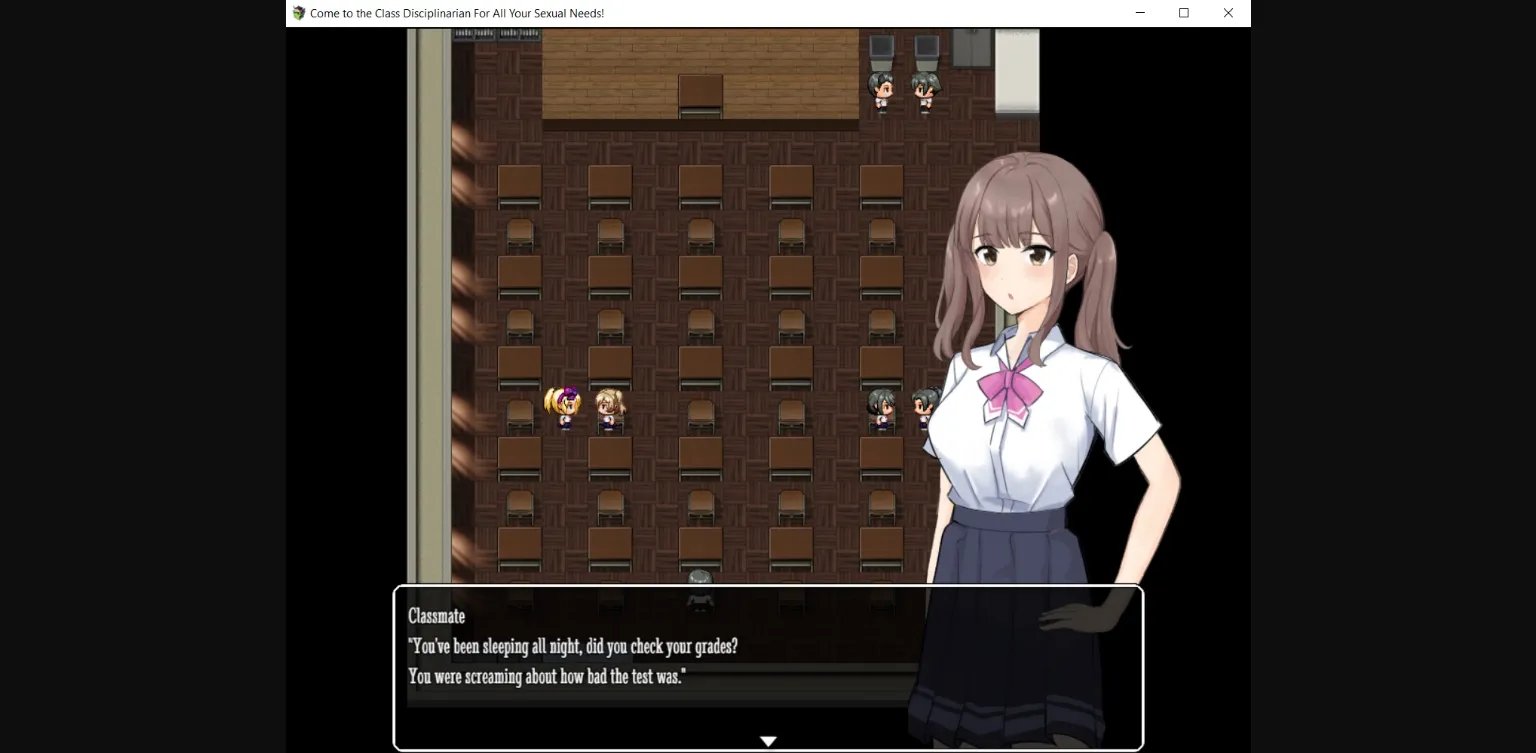The height and width of the screenshot is (753, 1536).
Task: Select the blonde twin-tail student sprite
Action: [561, 404]
